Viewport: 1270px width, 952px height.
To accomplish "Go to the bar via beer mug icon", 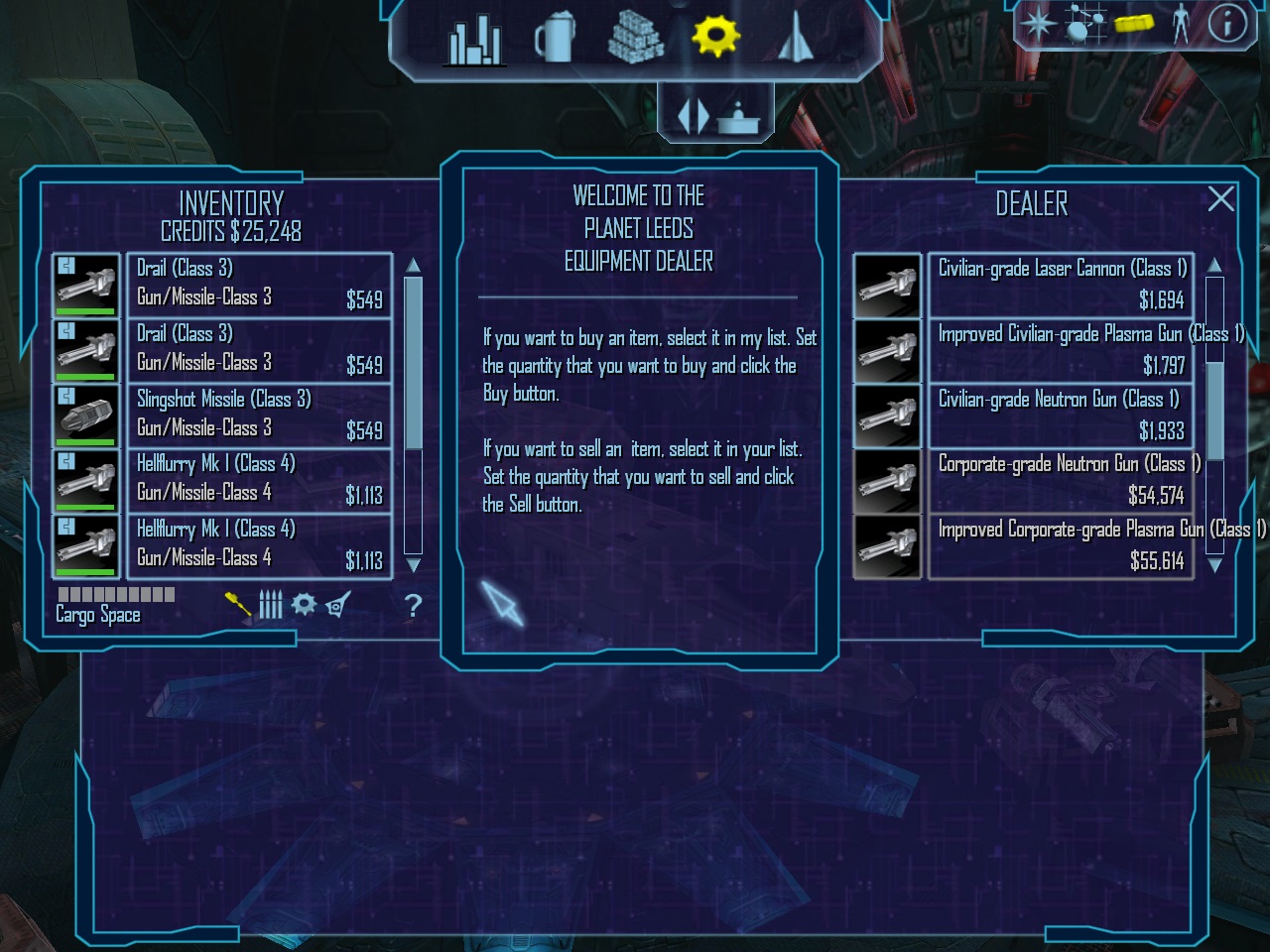I will click(554, 40).
